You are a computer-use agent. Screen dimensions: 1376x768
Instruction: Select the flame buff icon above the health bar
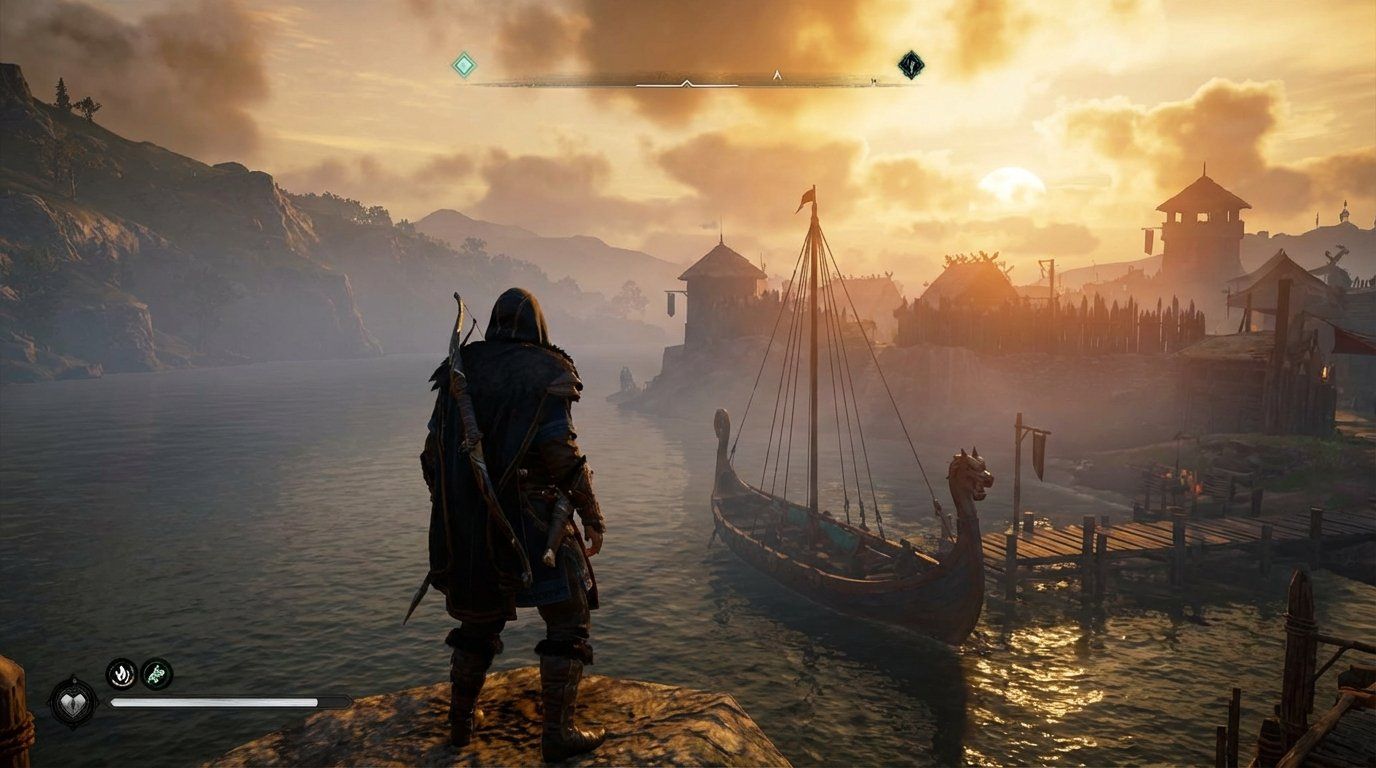click(x=121, y=674)
